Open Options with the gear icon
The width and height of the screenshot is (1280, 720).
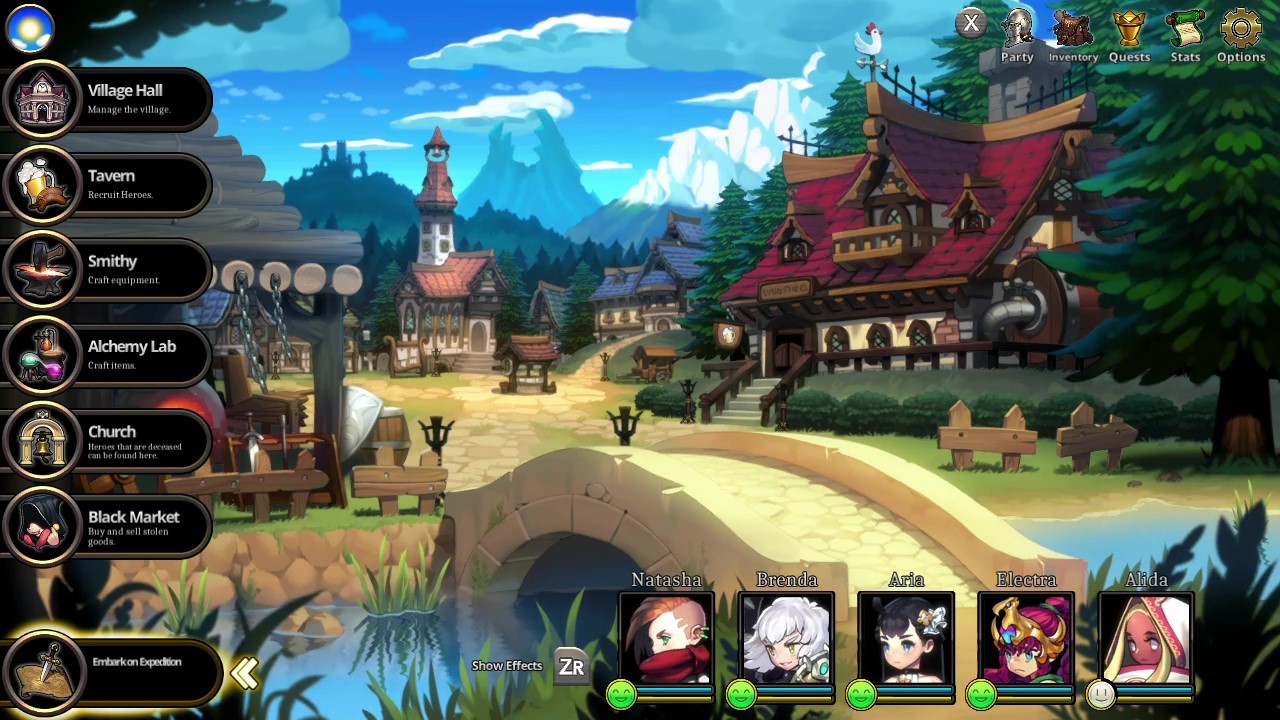1240,27
